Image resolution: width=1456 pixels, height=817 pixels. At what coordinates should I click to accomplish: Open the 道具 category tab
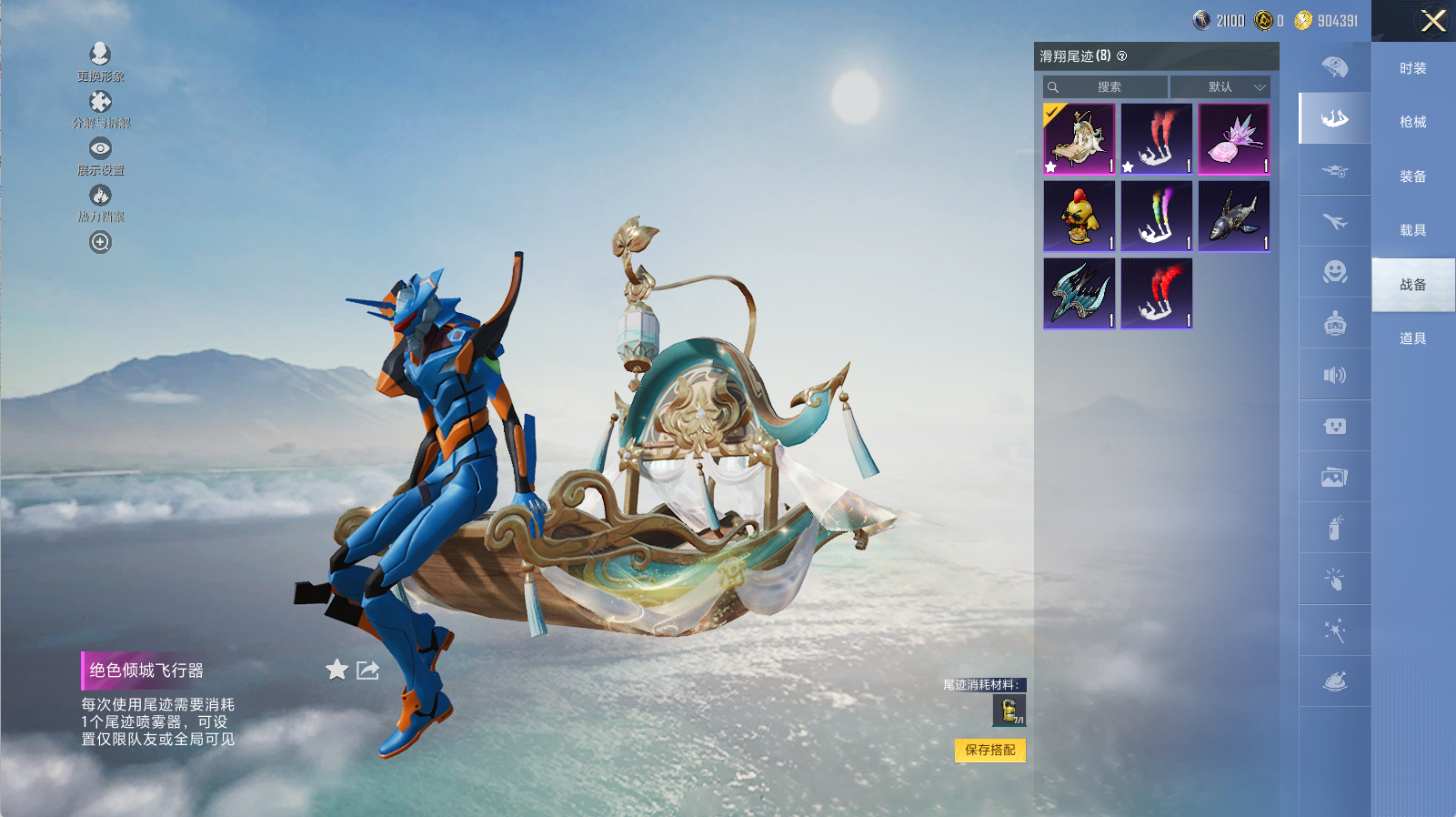tap(1412, 338)
